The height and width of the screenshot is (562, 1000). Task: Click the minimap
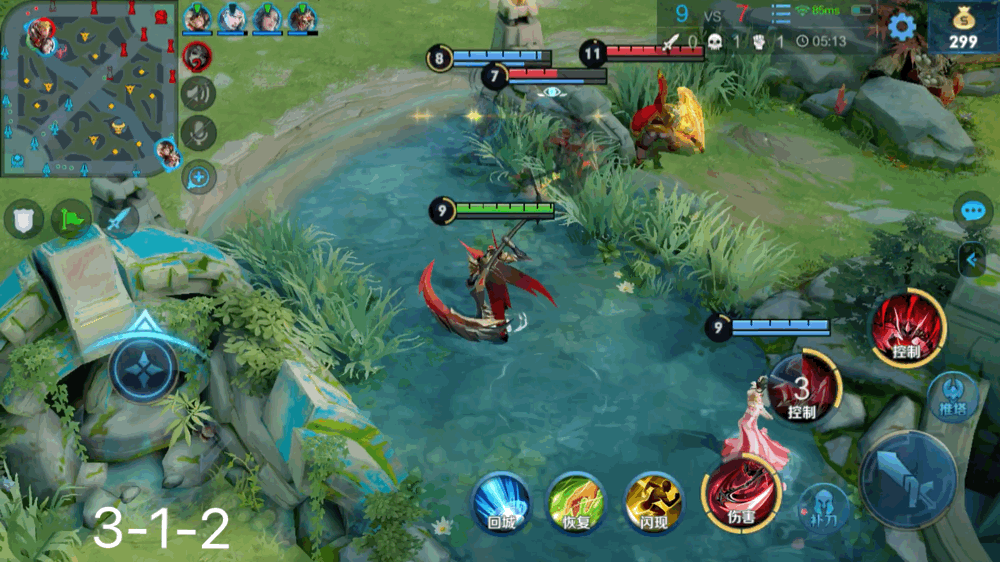89,88
